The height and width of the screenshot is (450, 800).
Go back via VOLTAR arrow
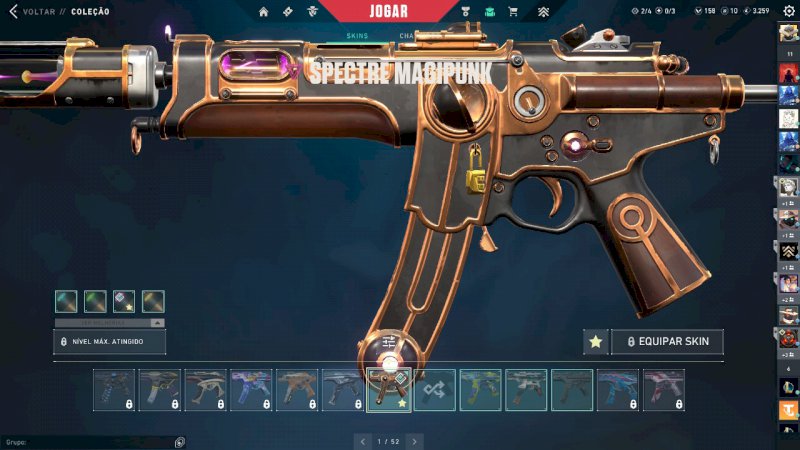pos(14,11)
